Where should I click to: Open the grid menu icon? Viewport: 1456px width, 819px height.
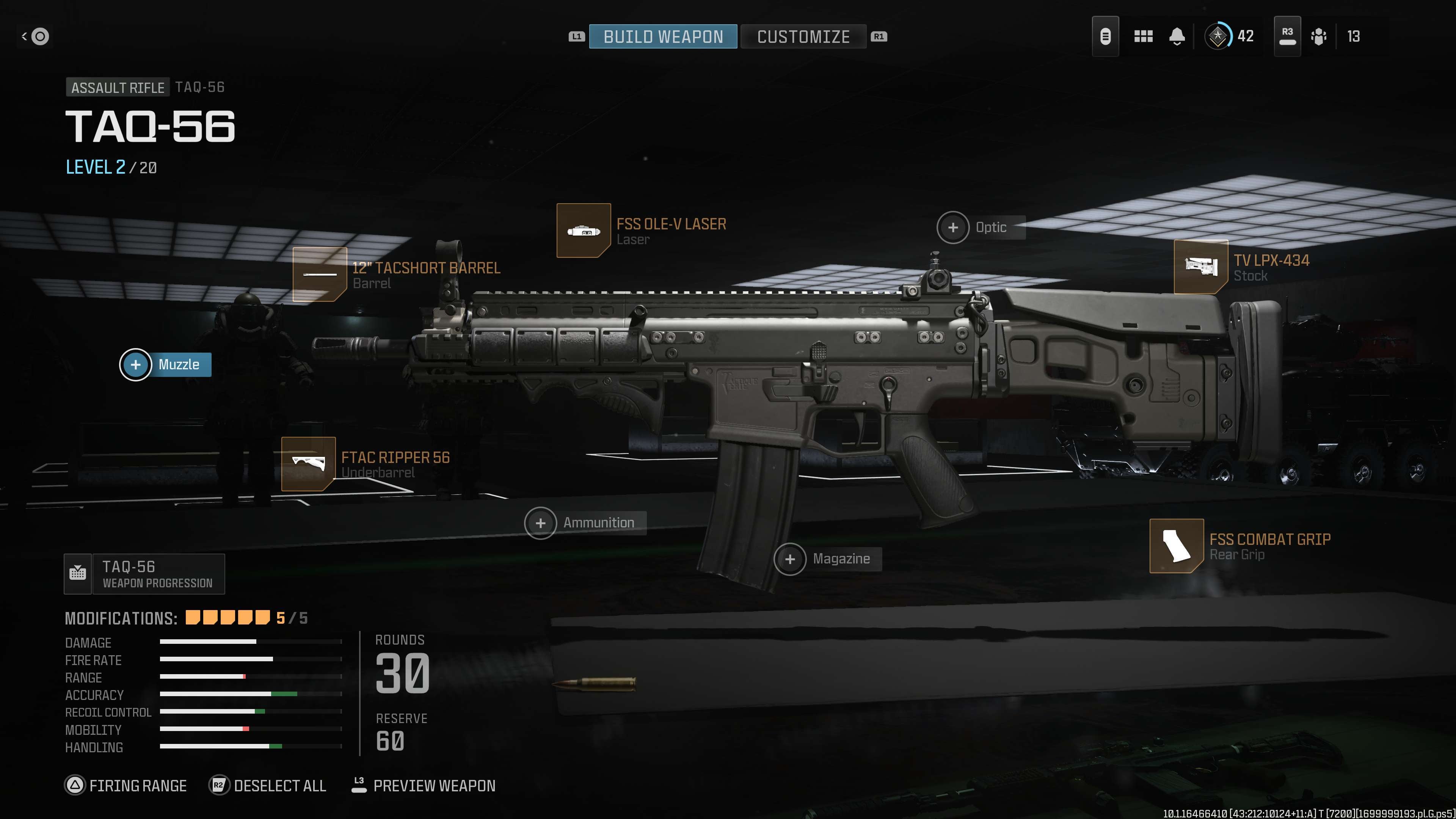(x=1143, y=37)
